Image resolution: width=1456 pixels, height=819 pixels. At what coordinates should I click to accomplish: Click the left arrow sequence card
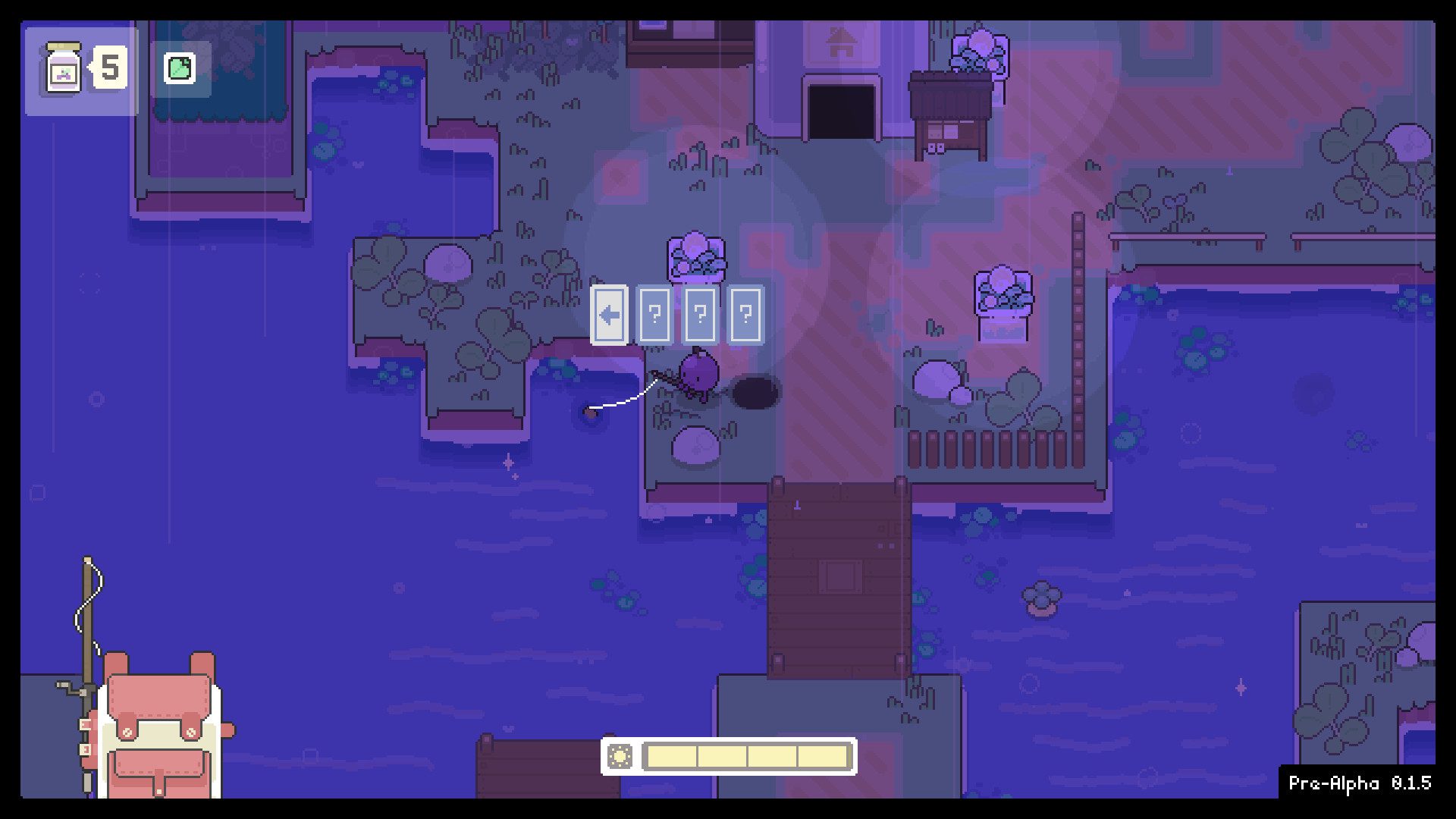coord(609,315)
